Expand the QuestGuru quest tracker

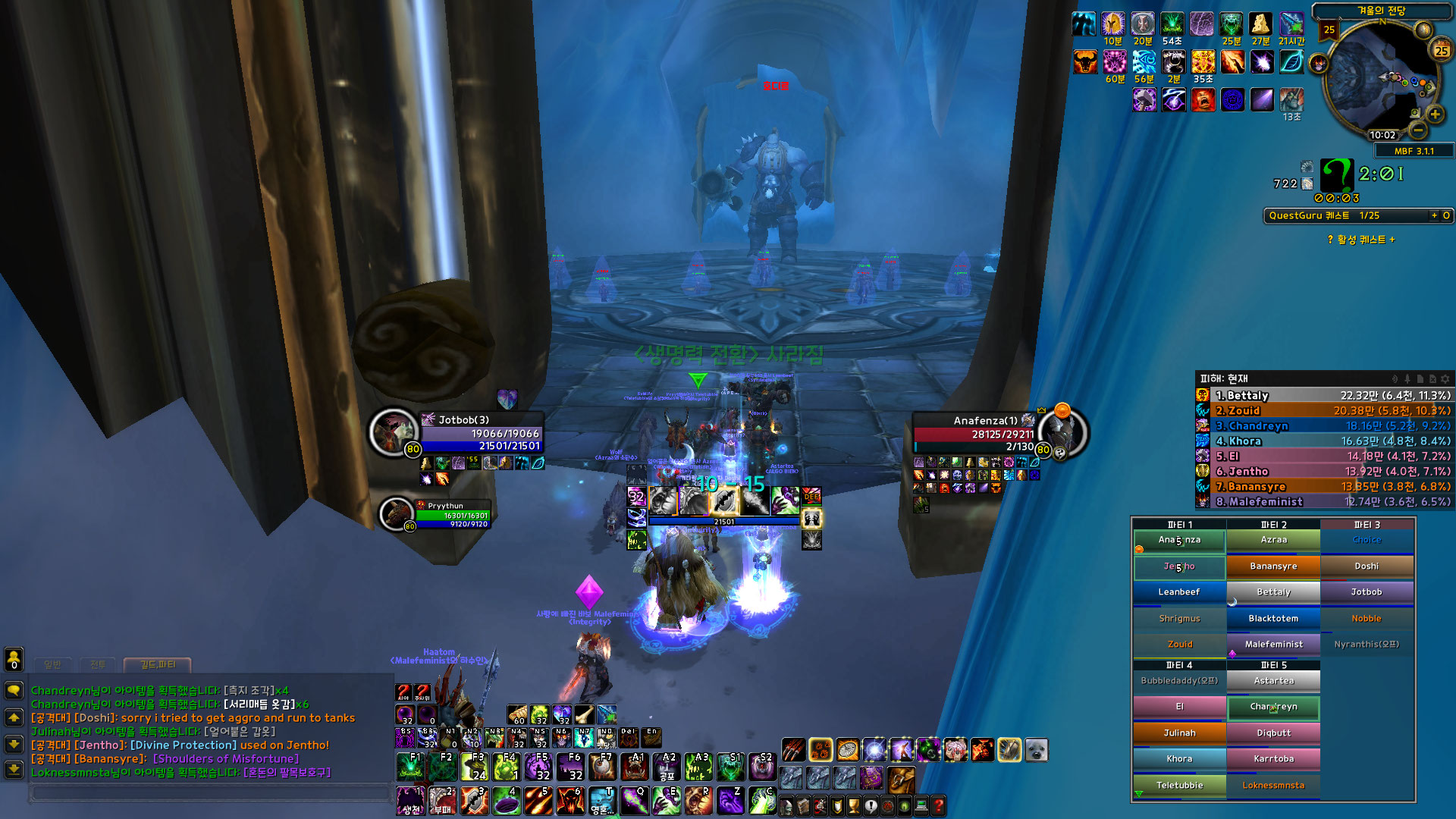point(1434,216)
